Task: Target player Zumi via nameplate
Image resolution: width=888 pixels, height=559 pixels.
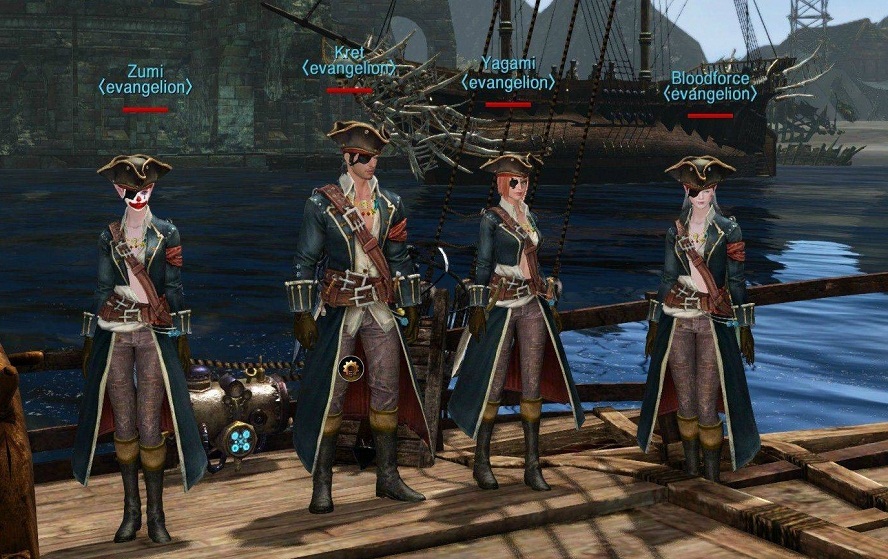Action: point(146,72)
